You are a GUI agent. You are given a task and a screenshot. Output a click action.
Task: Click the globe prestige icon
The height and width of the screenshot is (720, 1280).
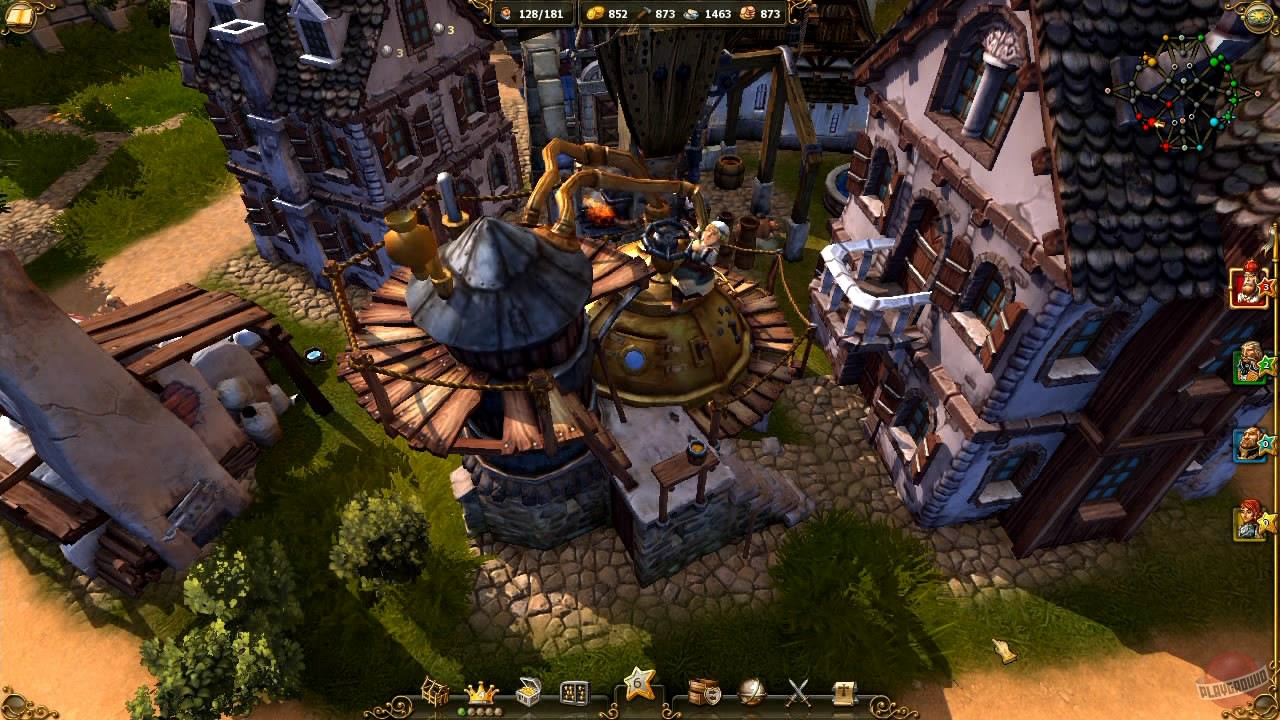point(751,690)
